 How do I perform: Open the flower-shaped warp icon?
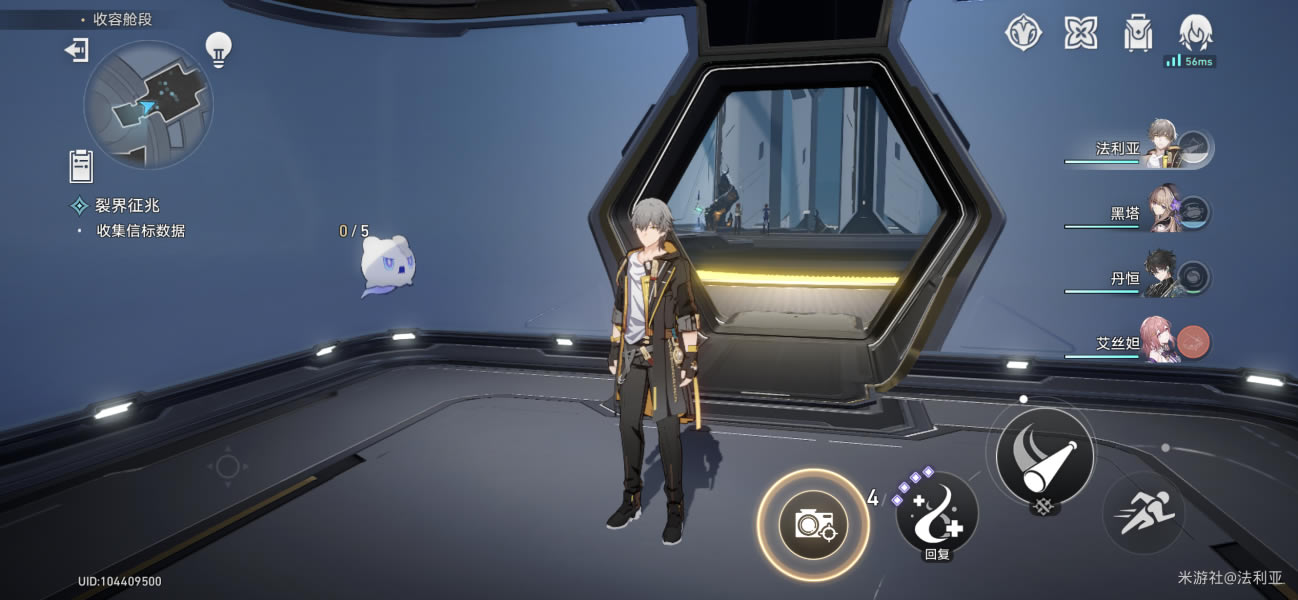(x=1080, y=33)
